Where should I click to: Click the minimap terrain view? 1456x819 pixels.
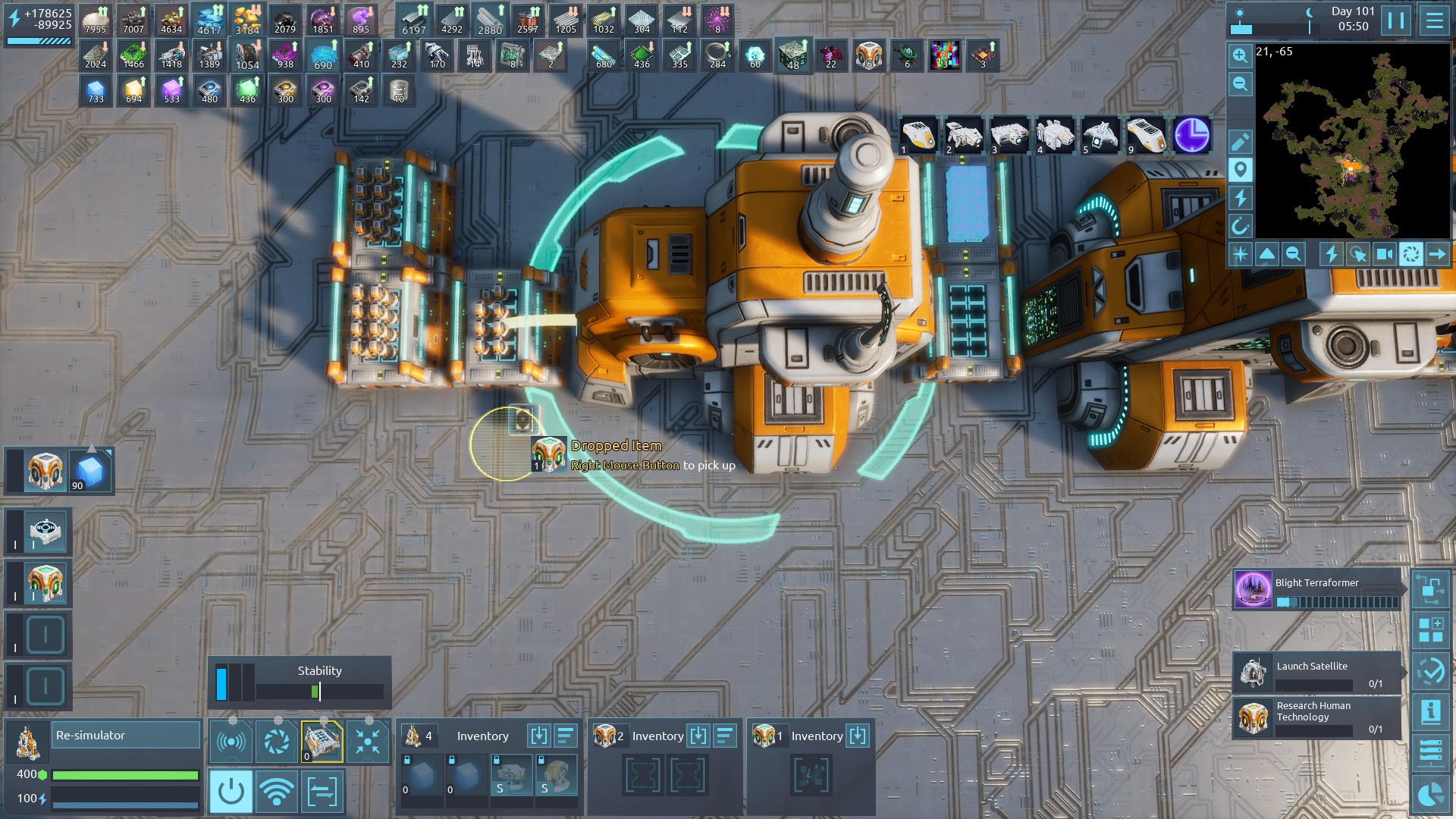tap(1353, 143)
